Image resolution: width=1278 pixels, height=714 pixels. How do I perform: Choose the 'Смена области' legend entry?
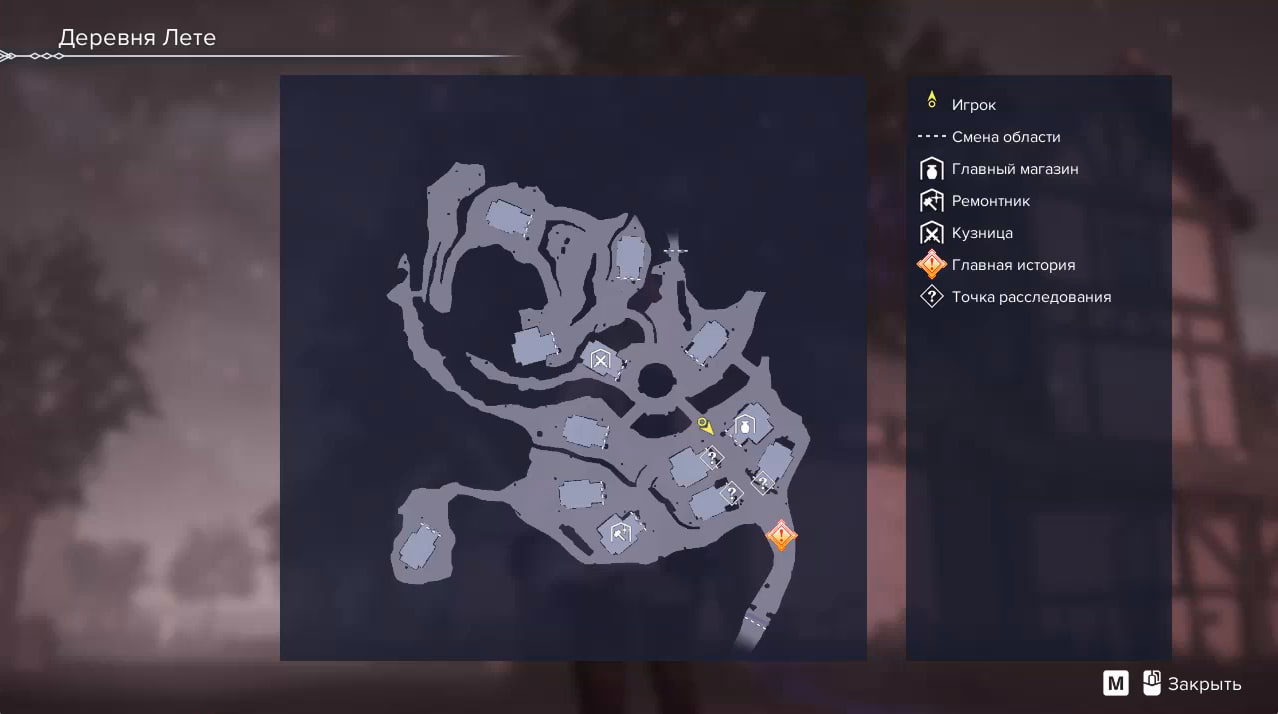1005,137
